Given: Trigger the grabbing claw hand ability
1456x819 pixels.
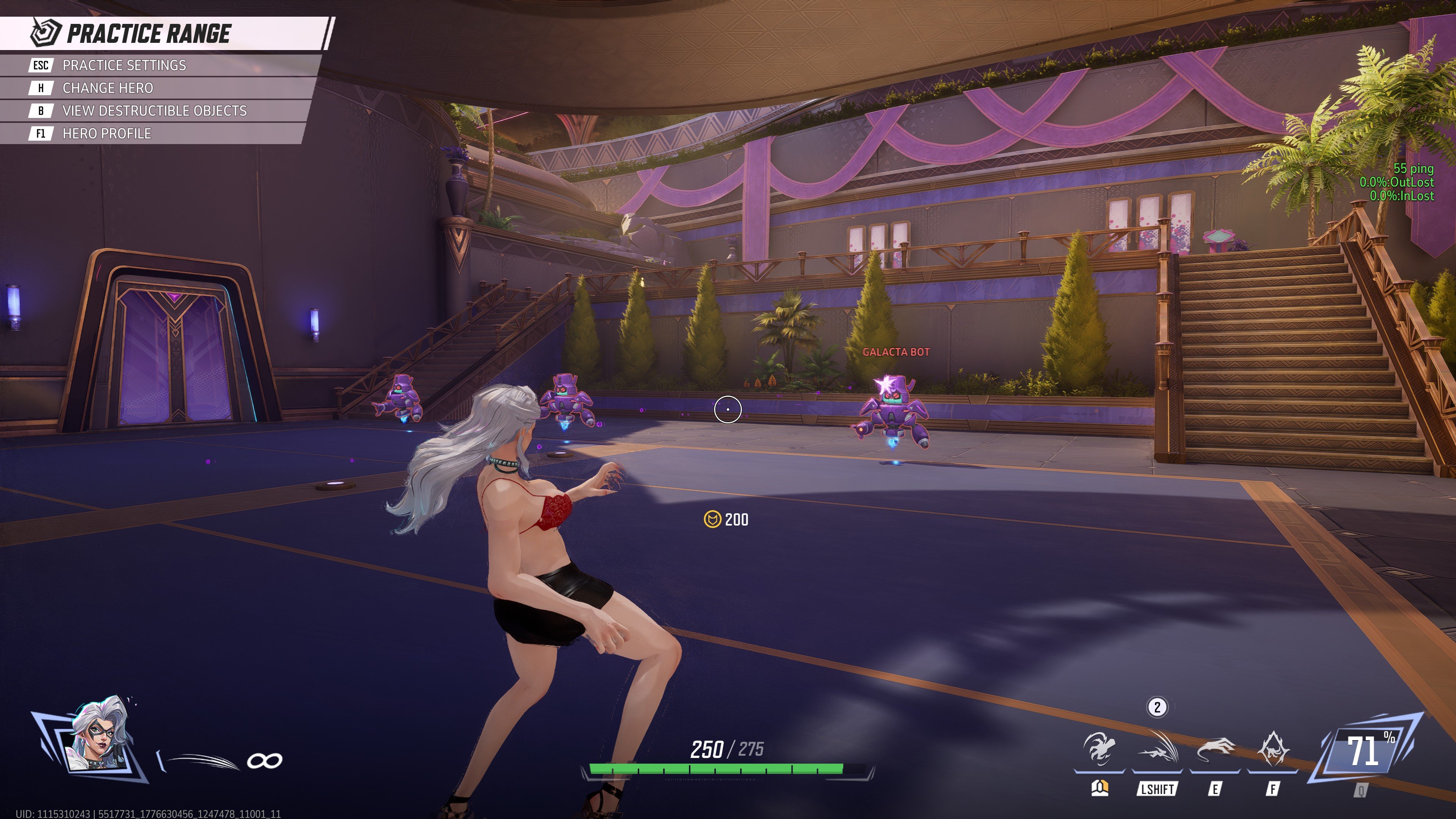Looking at the screenshot, I should 1215,750.
